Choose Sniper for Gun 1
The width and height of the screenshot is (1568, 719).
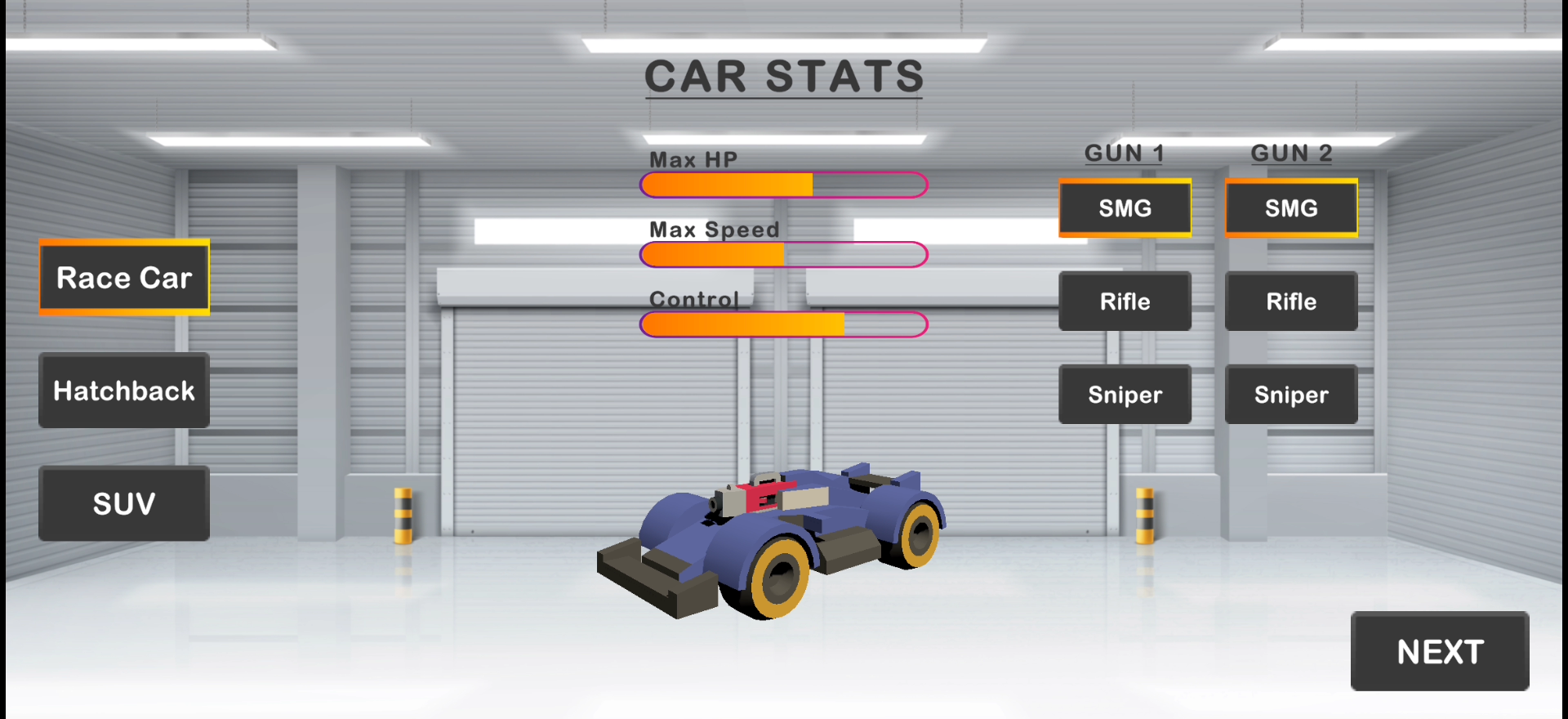tap(1125, 395)
